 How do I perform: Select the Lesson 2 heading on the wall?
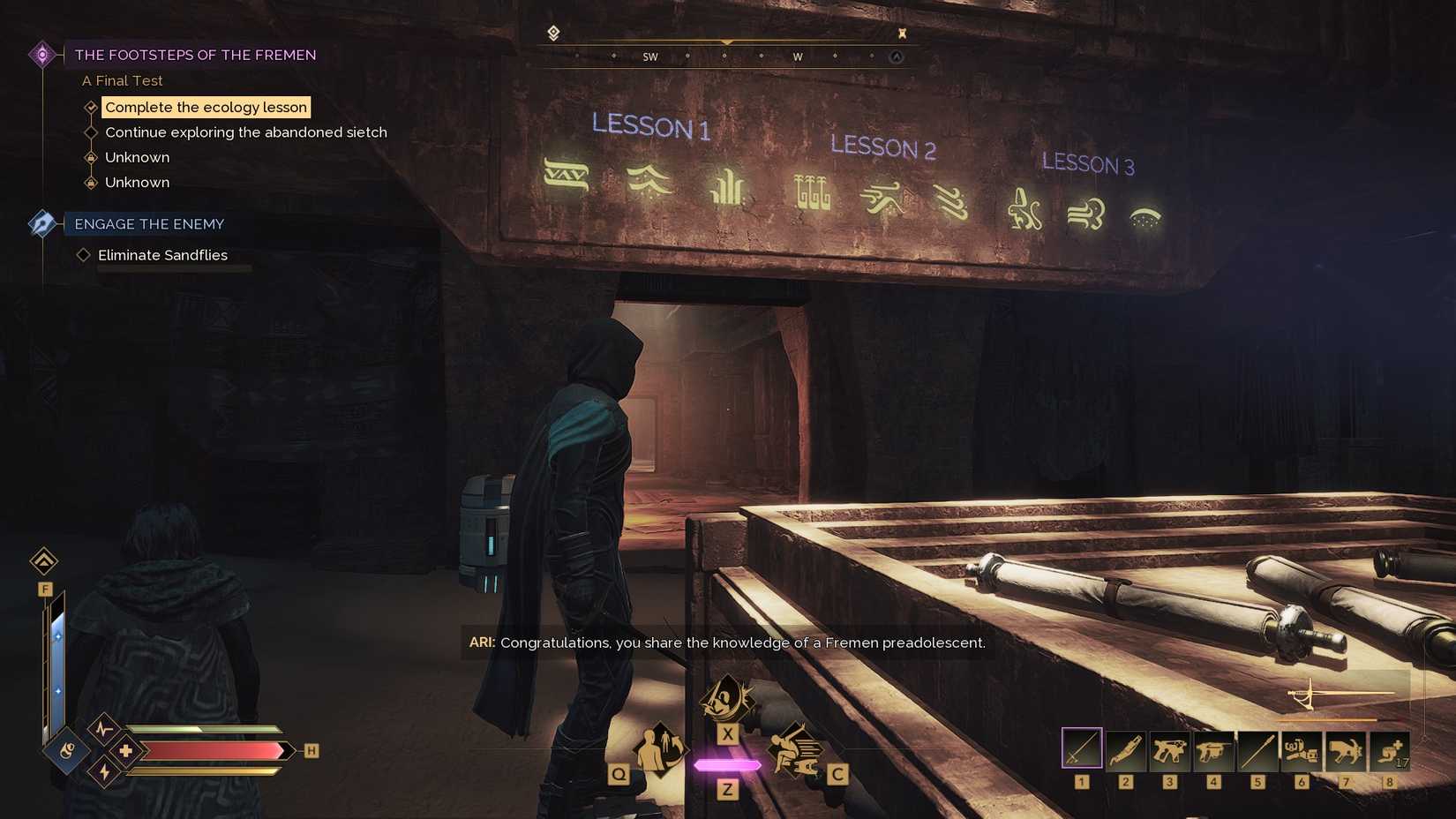click(885, 147)
